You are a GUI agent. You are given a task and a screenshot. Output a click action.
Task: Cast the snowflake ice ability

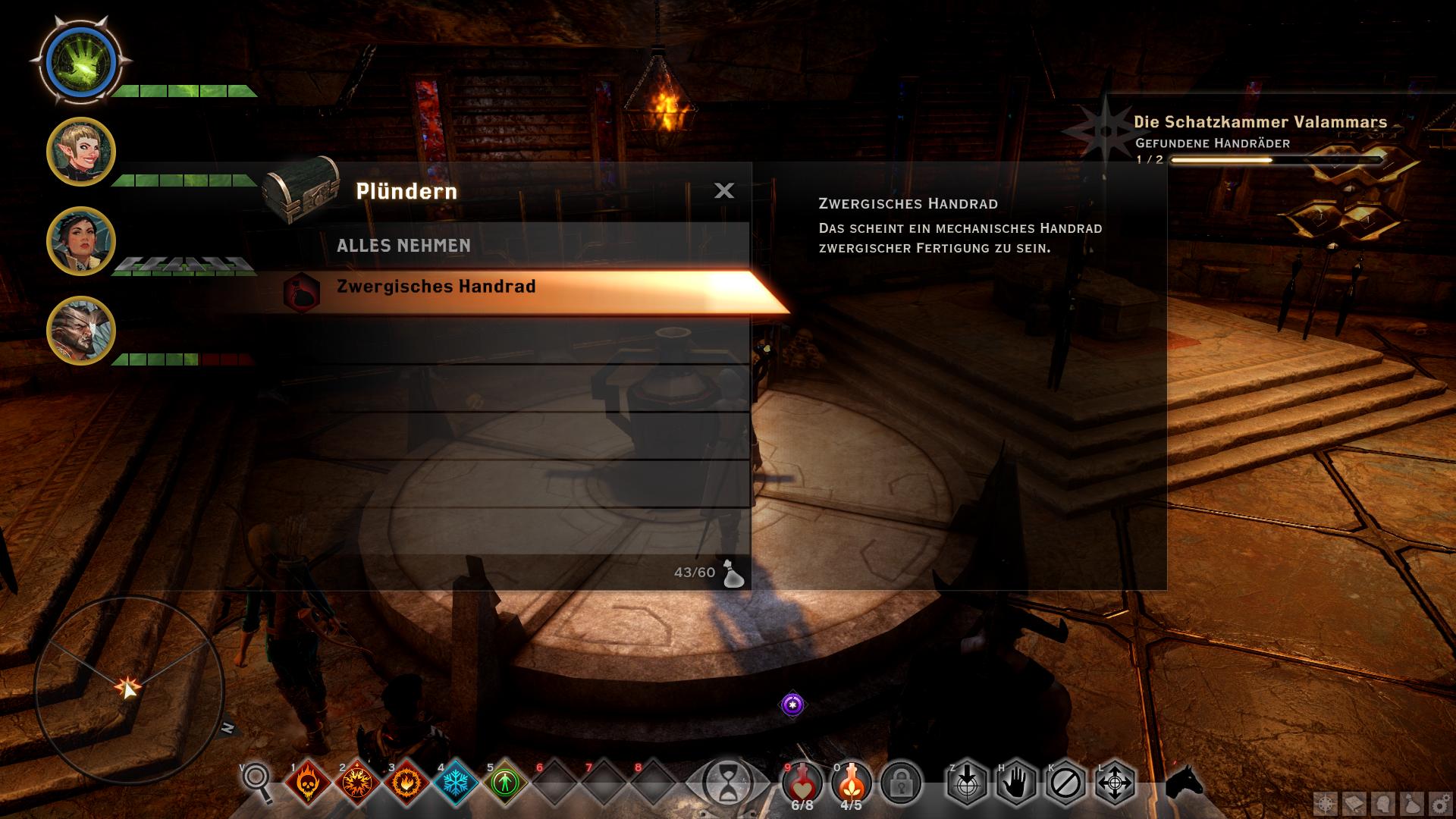click(x=456, y=783)
